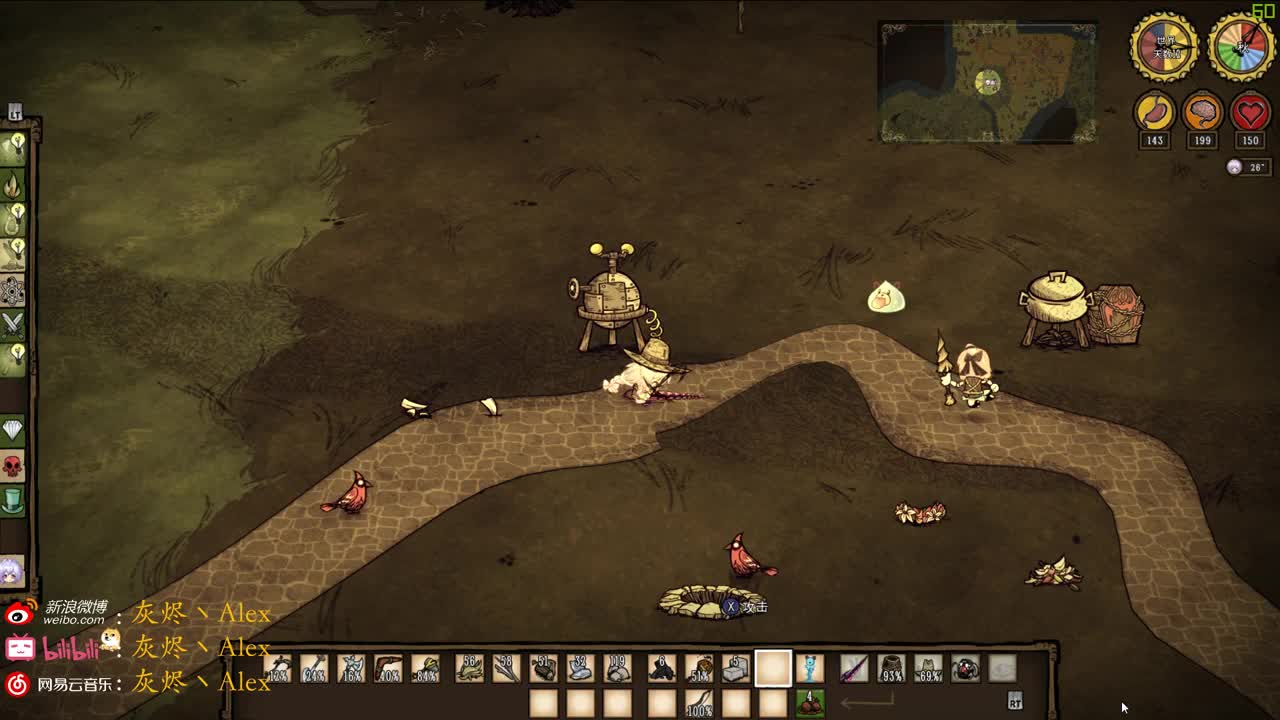
Task: Open the Dress crafting tab with green top hat
Action: (x=13, y=500)
